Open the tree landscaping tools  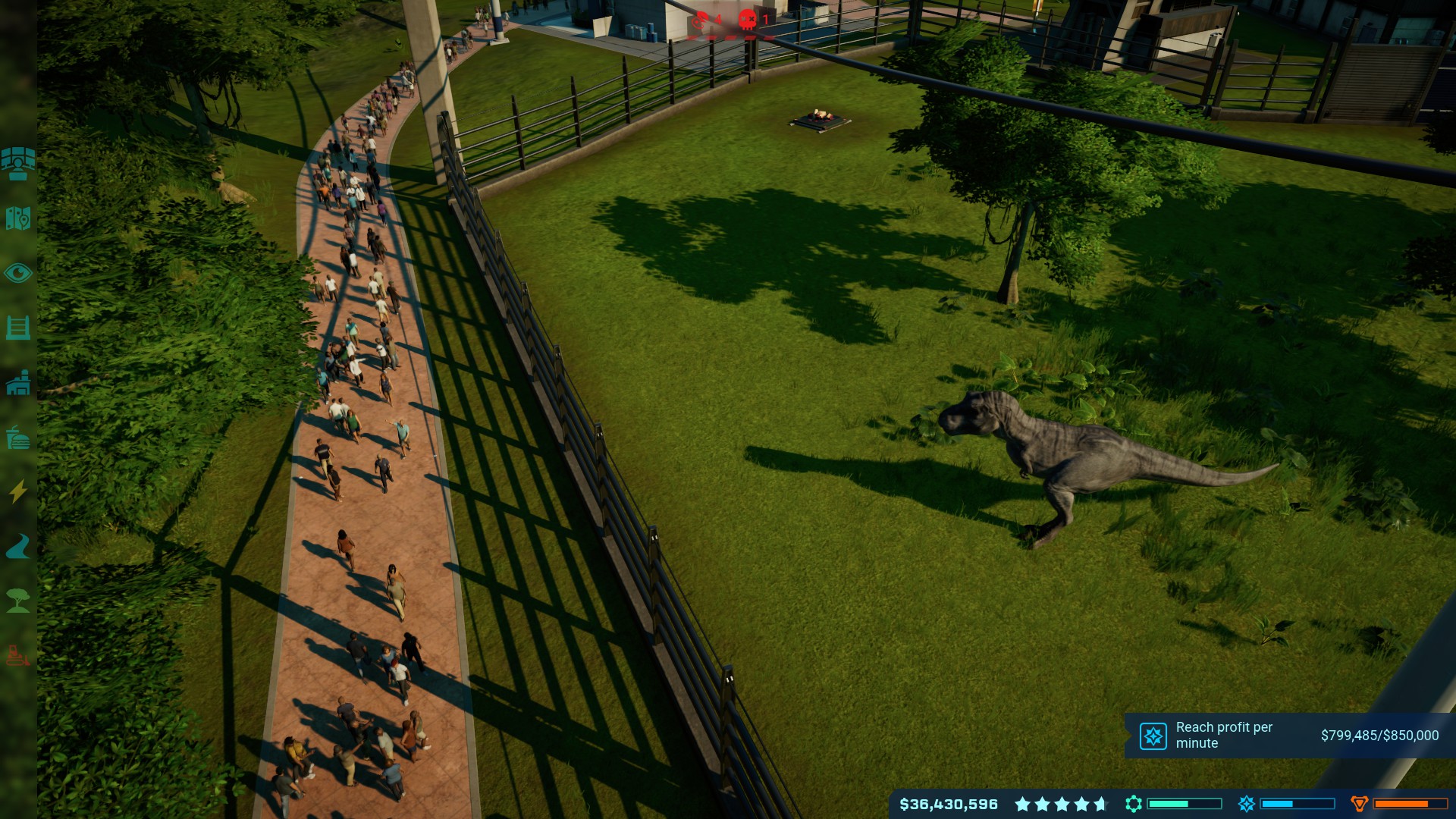(18, 601)
